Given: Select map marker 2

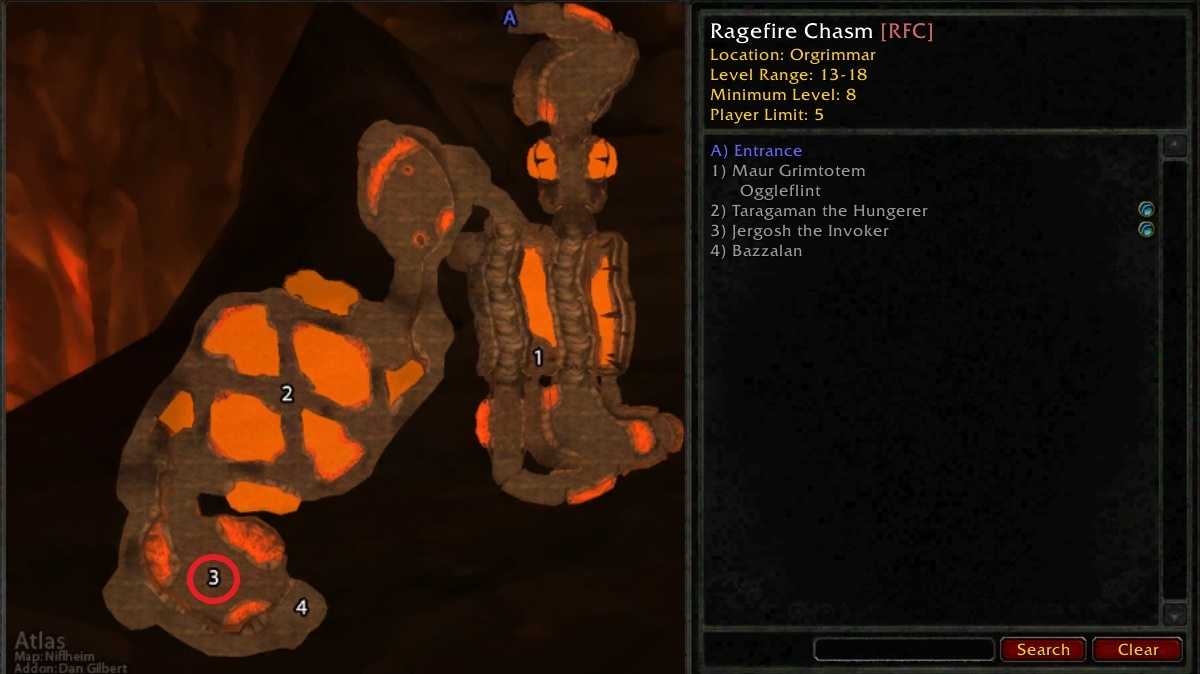Looking at the screenshot, I should tap(287, 394).
